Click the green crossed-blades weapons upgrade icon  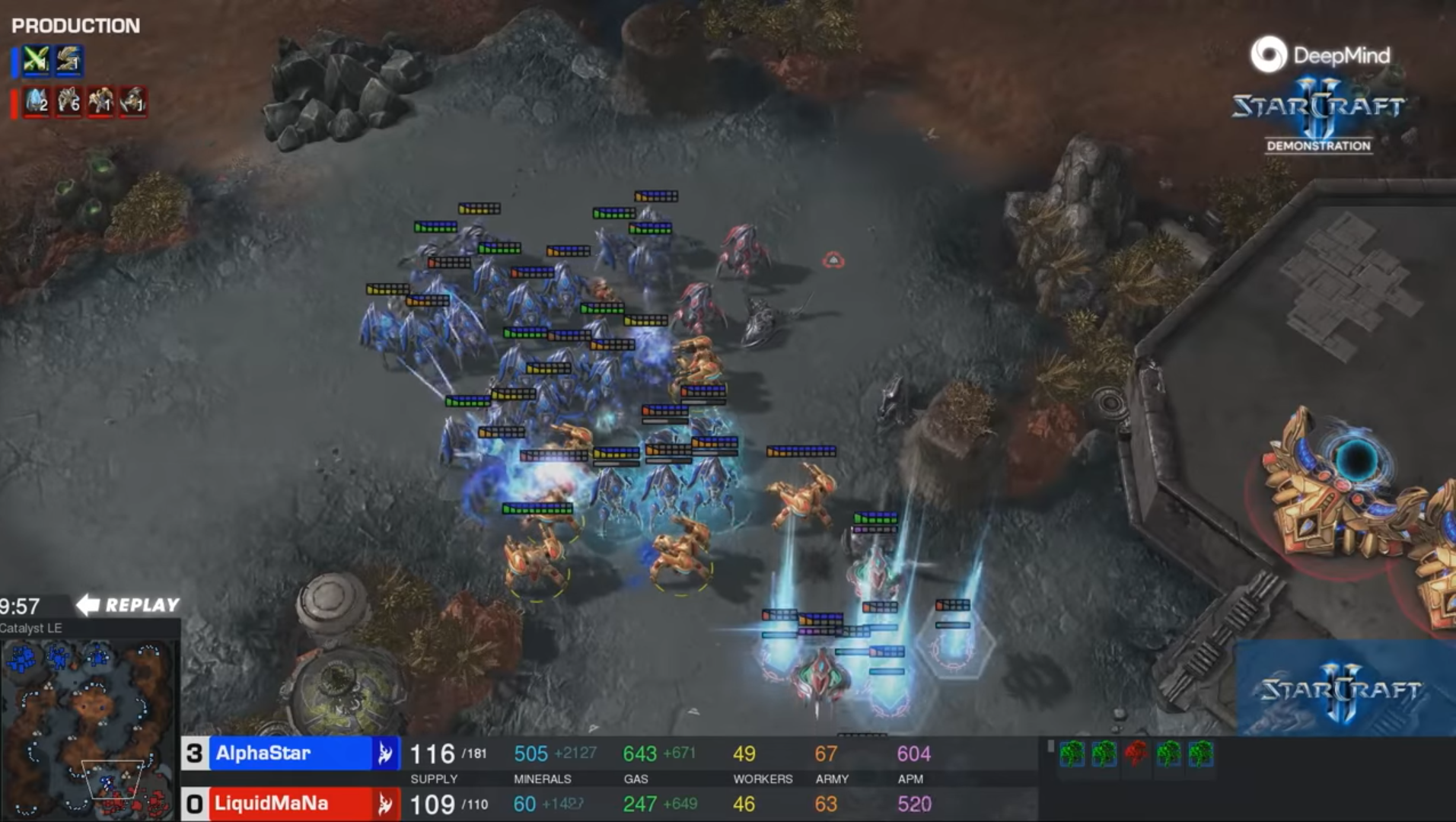[x=36, y=60]
